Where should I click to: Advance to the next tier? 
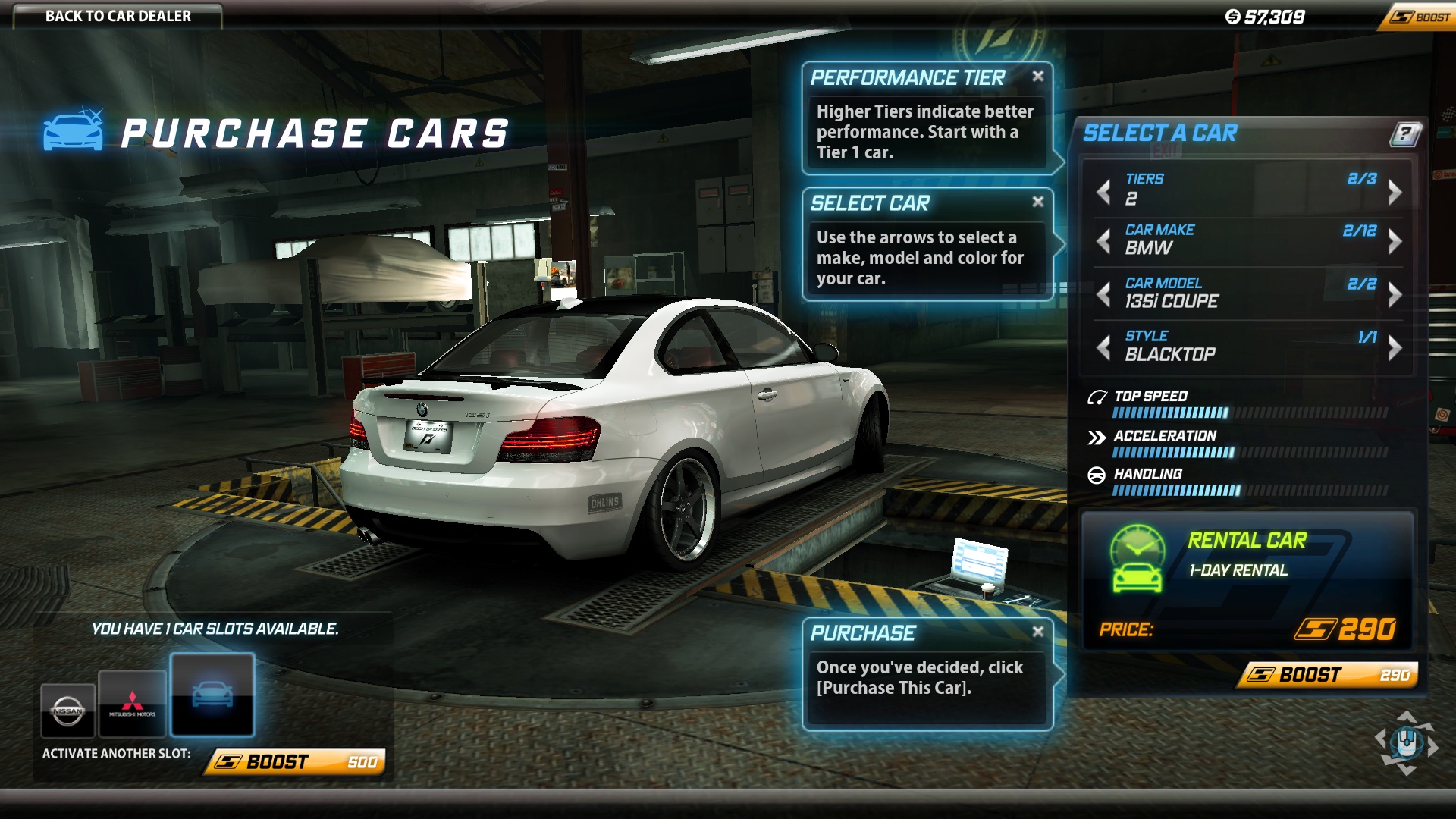click(1395, 192)
